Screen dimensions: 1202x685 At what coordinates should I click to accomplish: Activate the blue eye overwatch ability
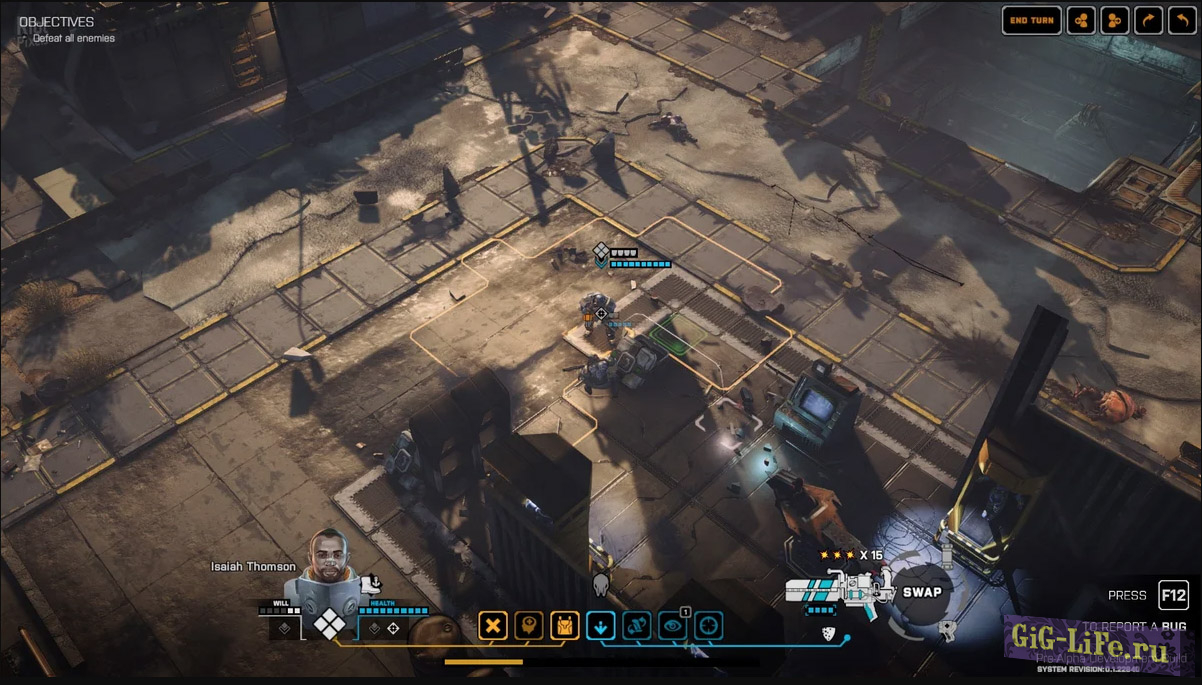tap(673, 627)
